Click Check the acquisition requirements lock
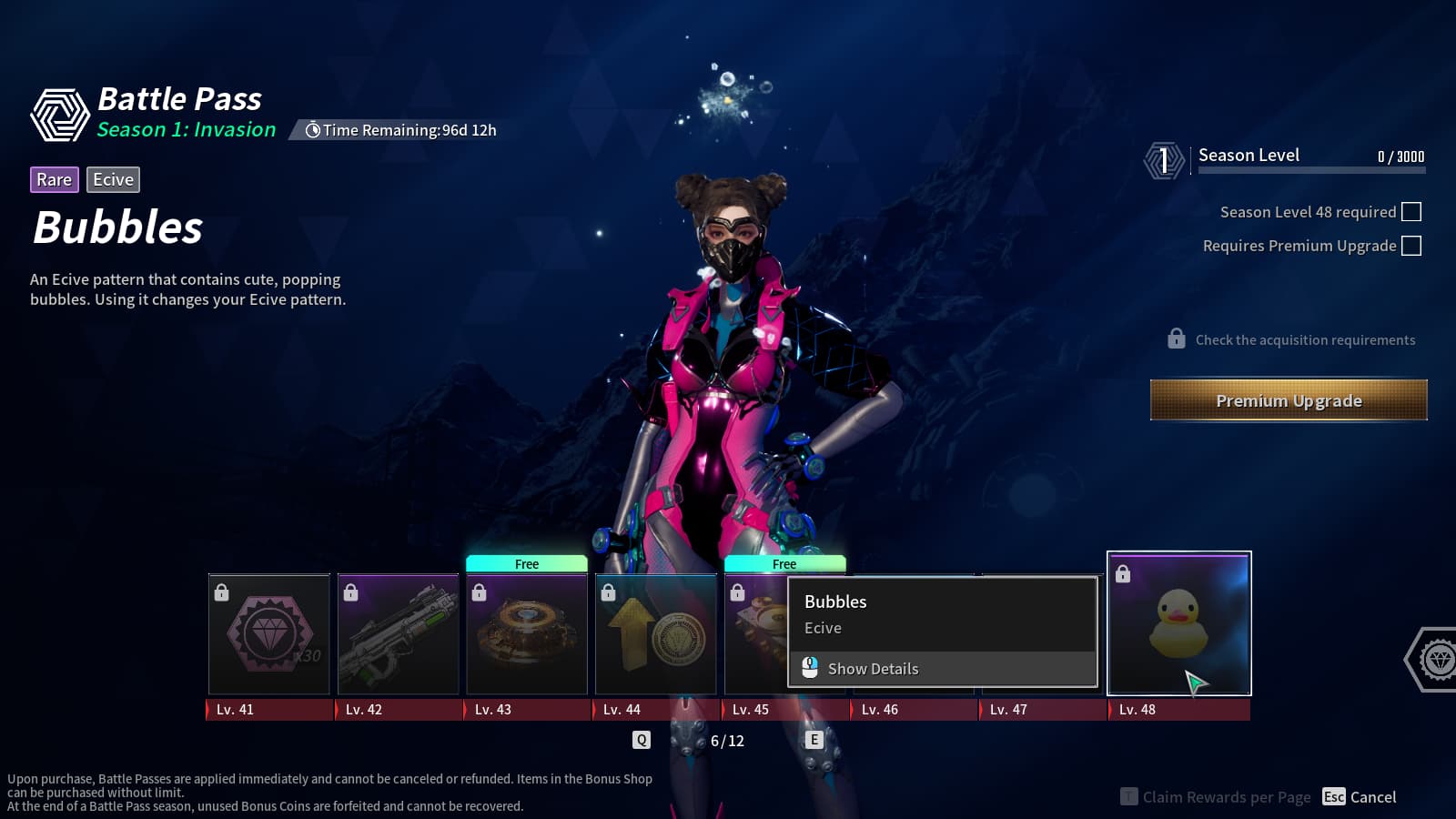Screen dimensions: 1456x819 point(1177,339)
